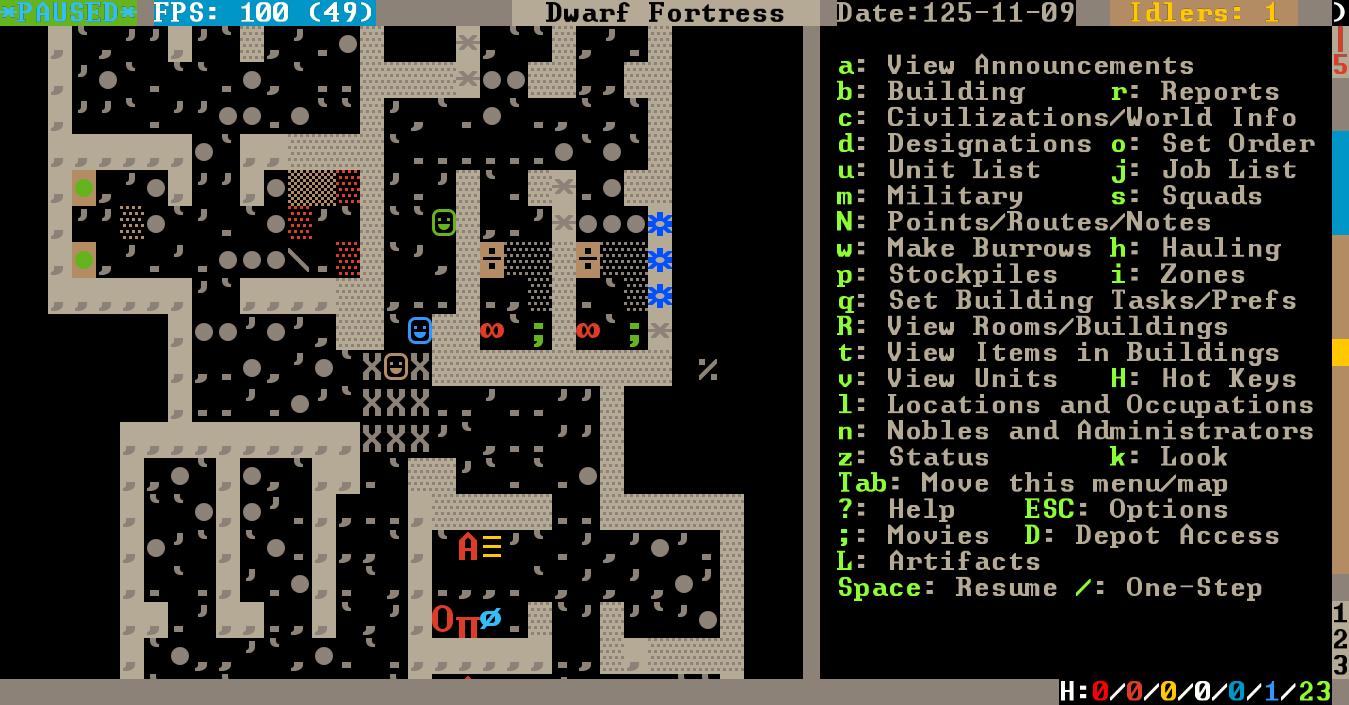Show the Status screen

[938, 457]
